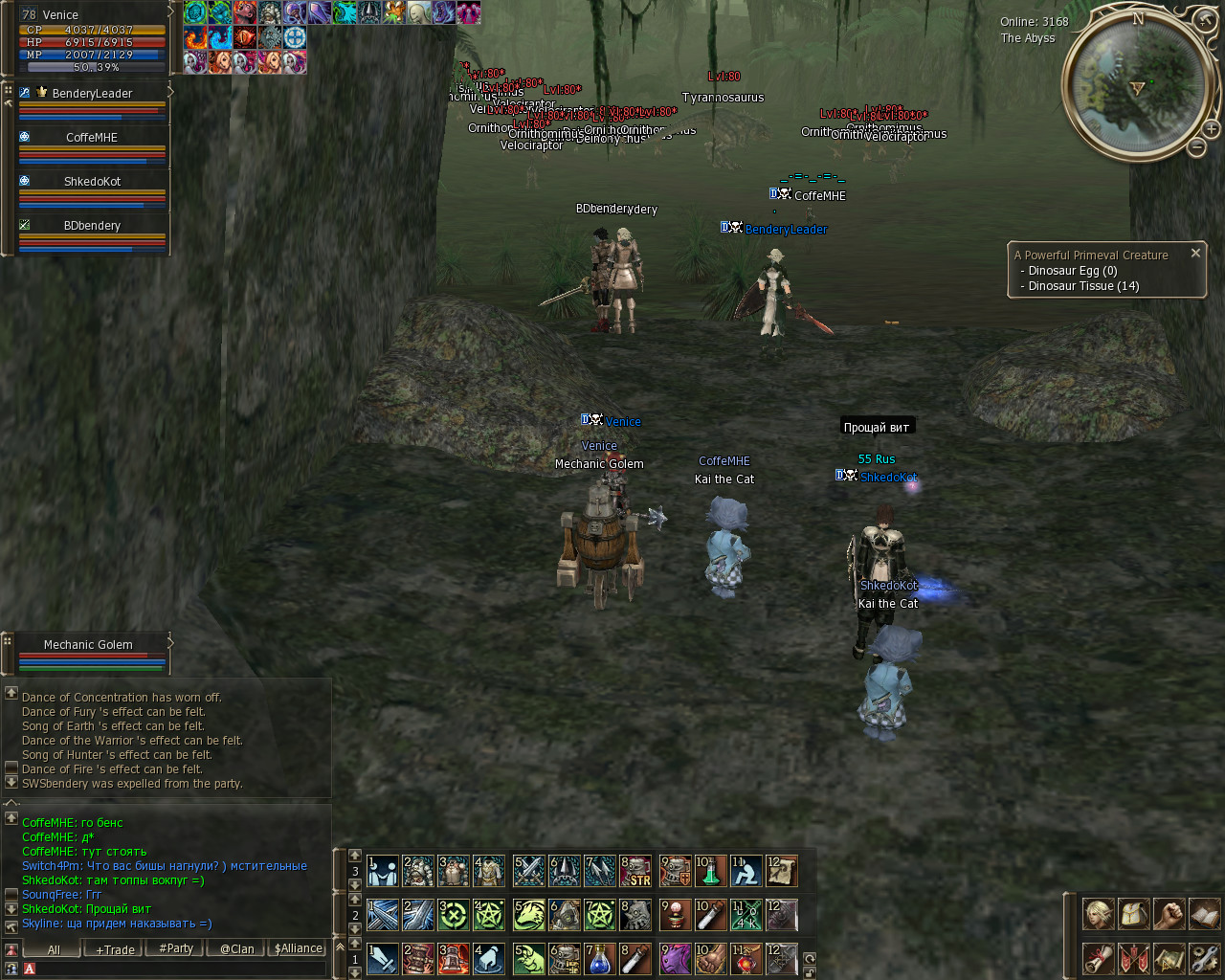Screen dimensions: 1225x980
Task: Open the quest scroll with red ribbon
Action: click(1098, 958)
